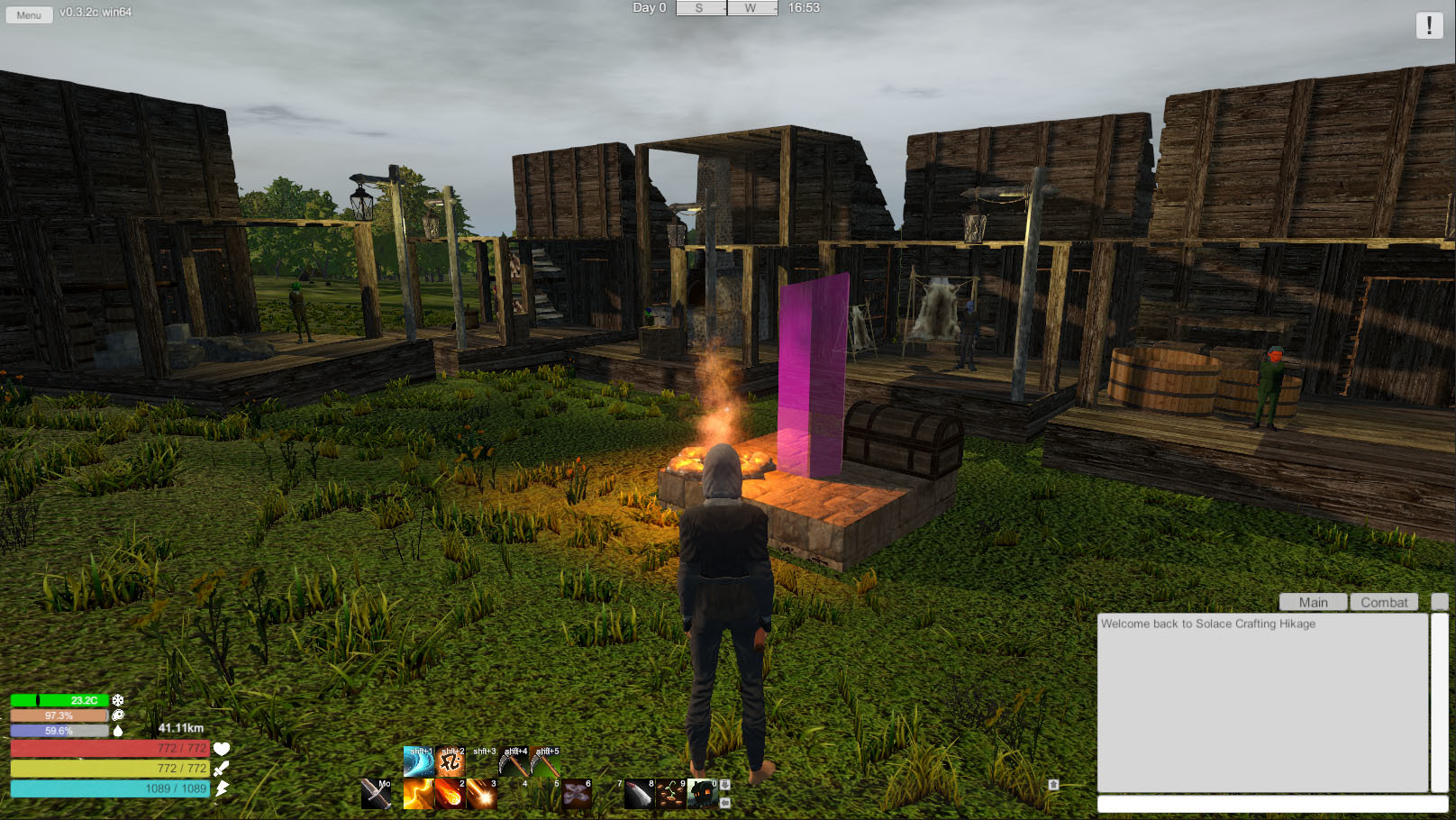Click the chat text input field
This screenshot has width=1456, height=820.
pyautogui.click(x=1271, y=804)
